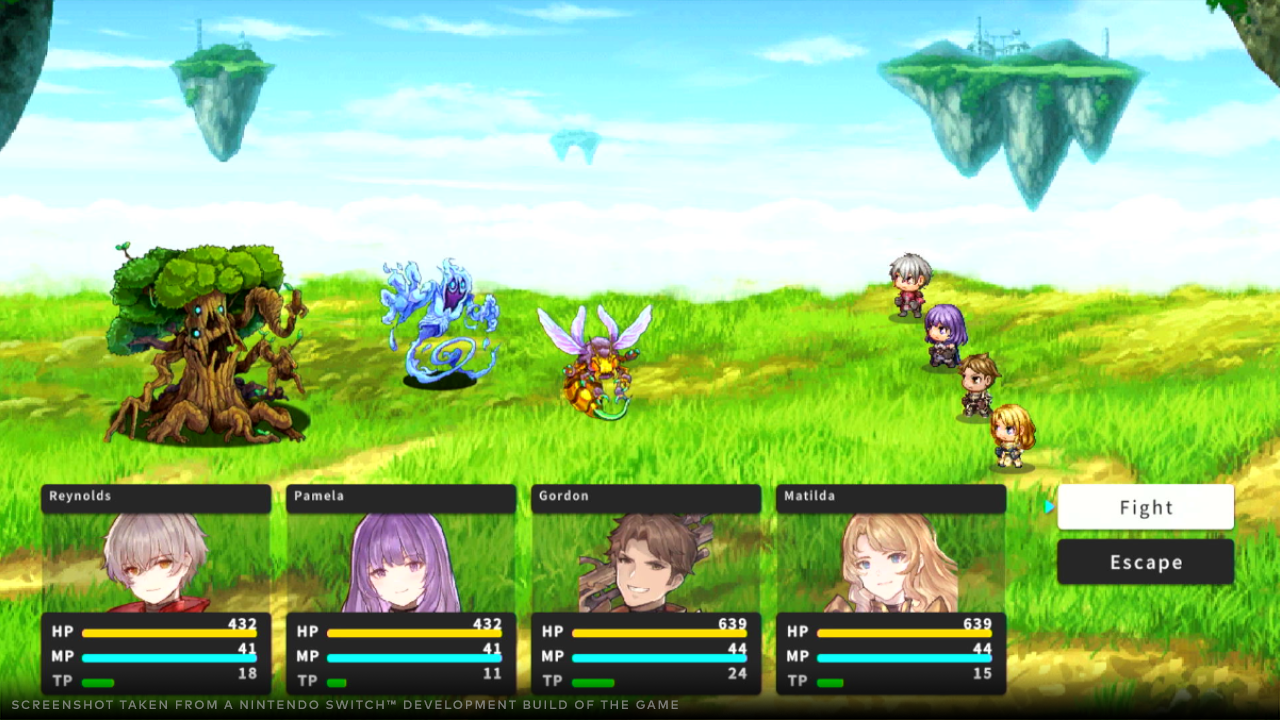1280x720 pixels.
Task: Click Pamela's MP bar
Action: (415, 656)
